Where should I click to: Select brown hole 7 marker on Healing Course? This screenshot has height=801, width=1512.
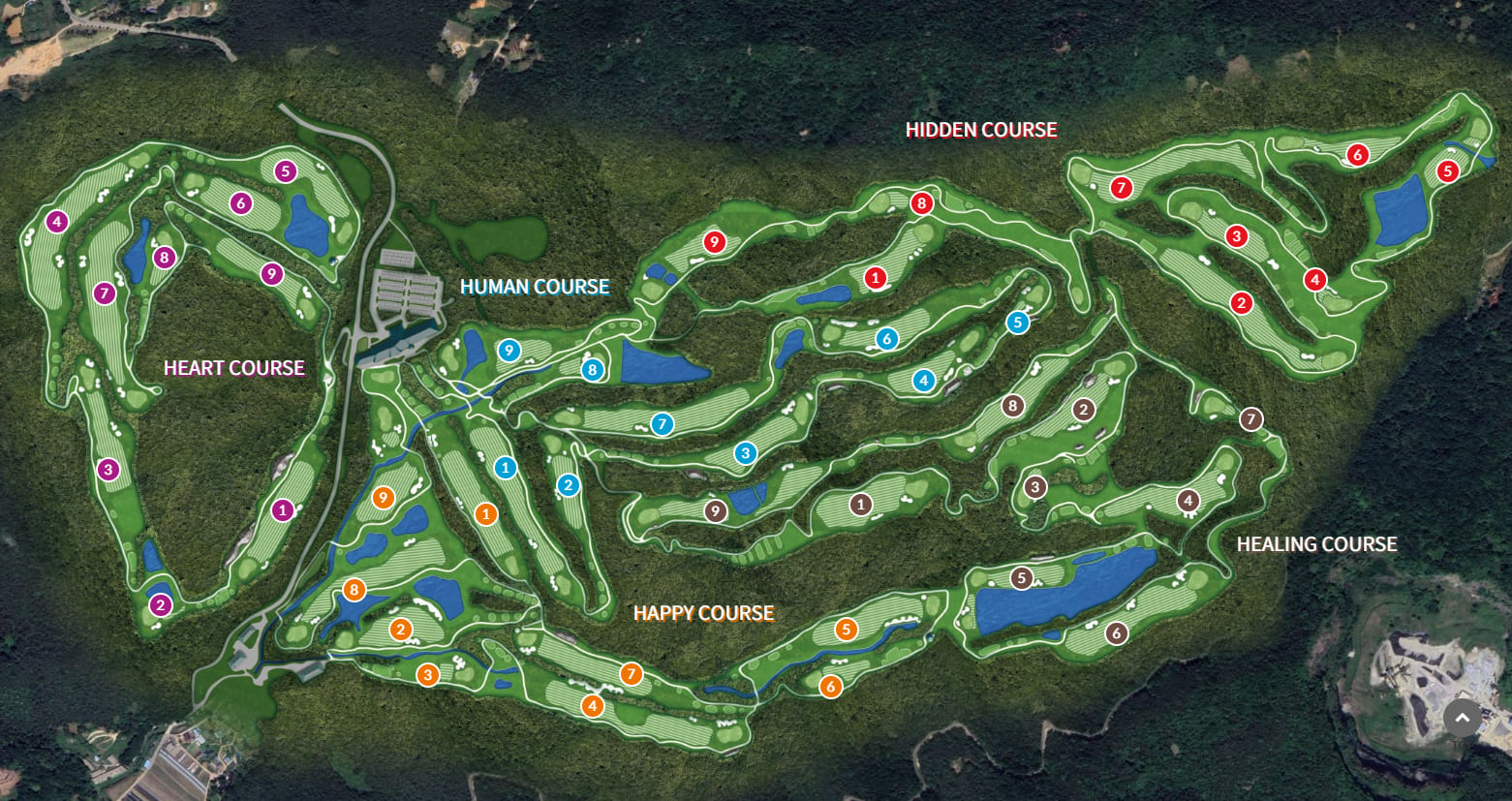[x=1251, y=419]
